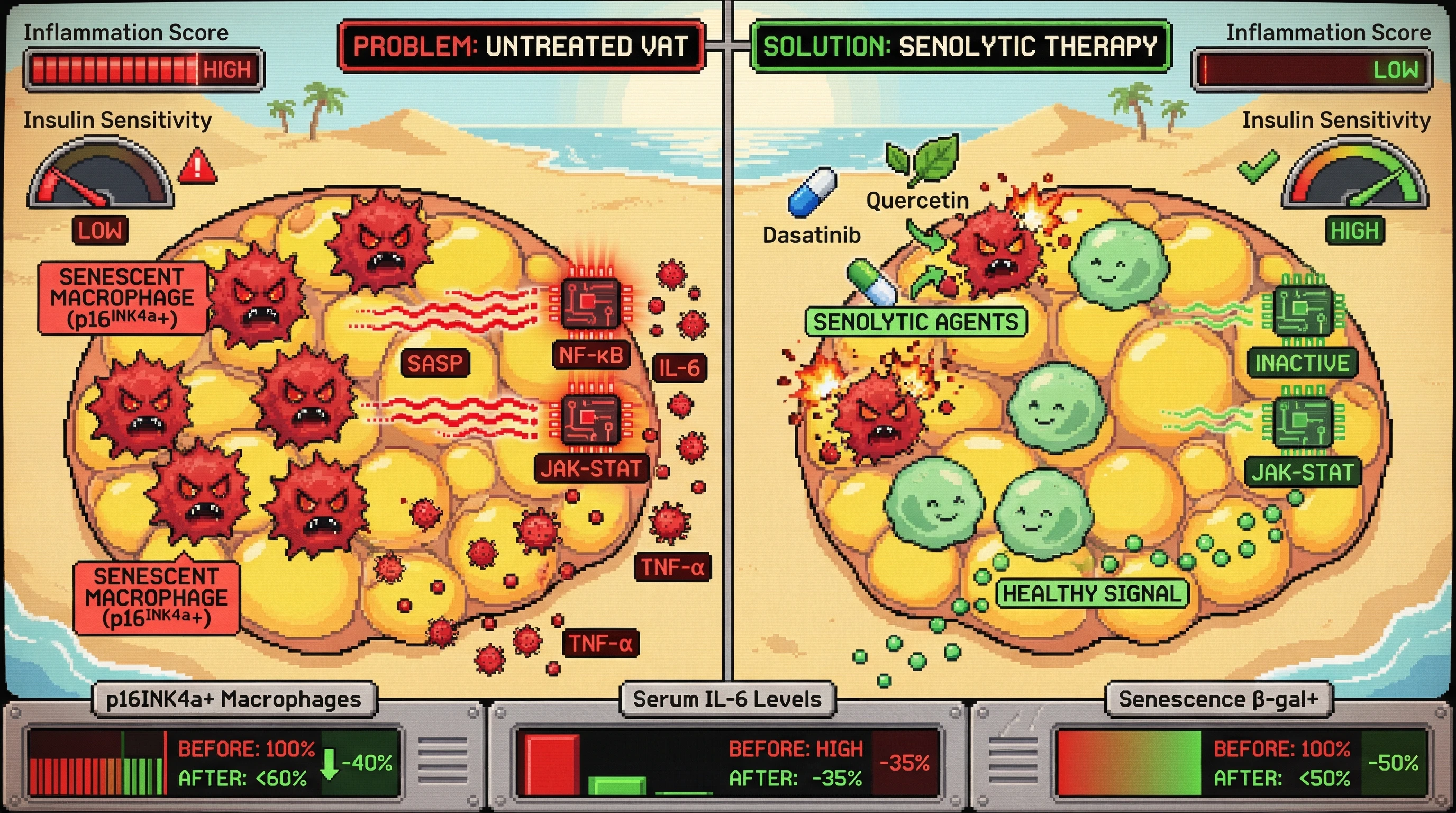The width and height of the screenshot is (1456, 813).
Task: Click the red warning triangle icon
Action: 197,166
